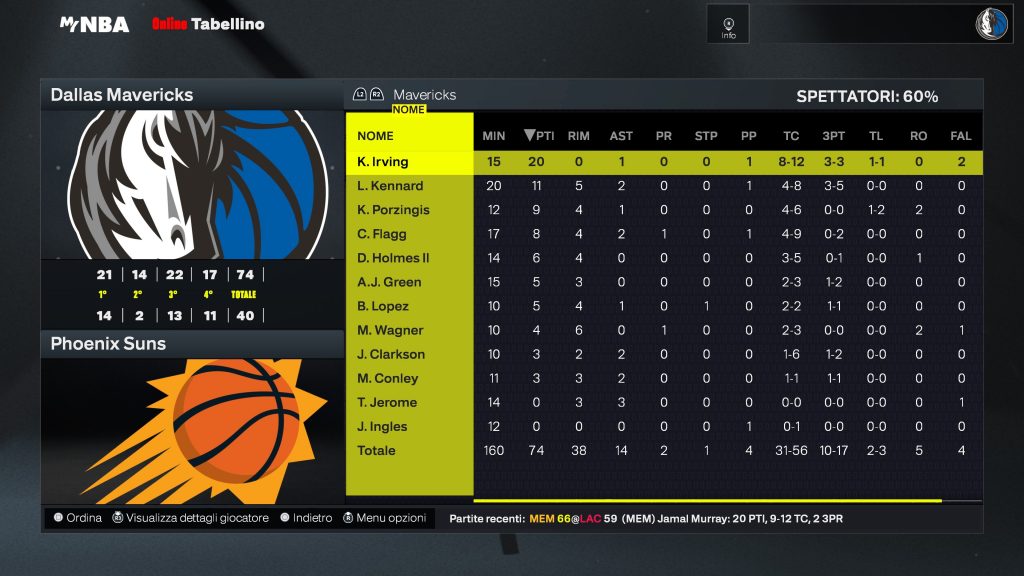This screenshot has height=576, width=1024.
Task: Sort players by the AST column
Action: 621,136
